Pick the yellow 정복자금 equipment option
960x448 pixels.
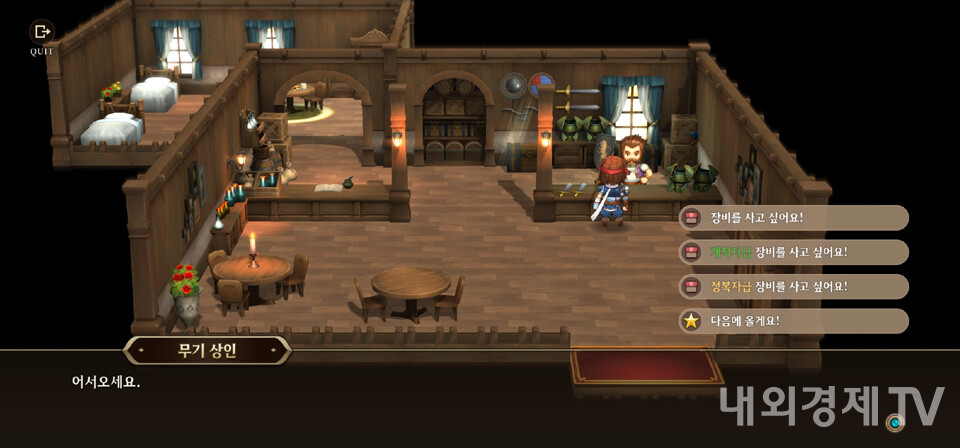pyautogui.click(x=793, y=287)
